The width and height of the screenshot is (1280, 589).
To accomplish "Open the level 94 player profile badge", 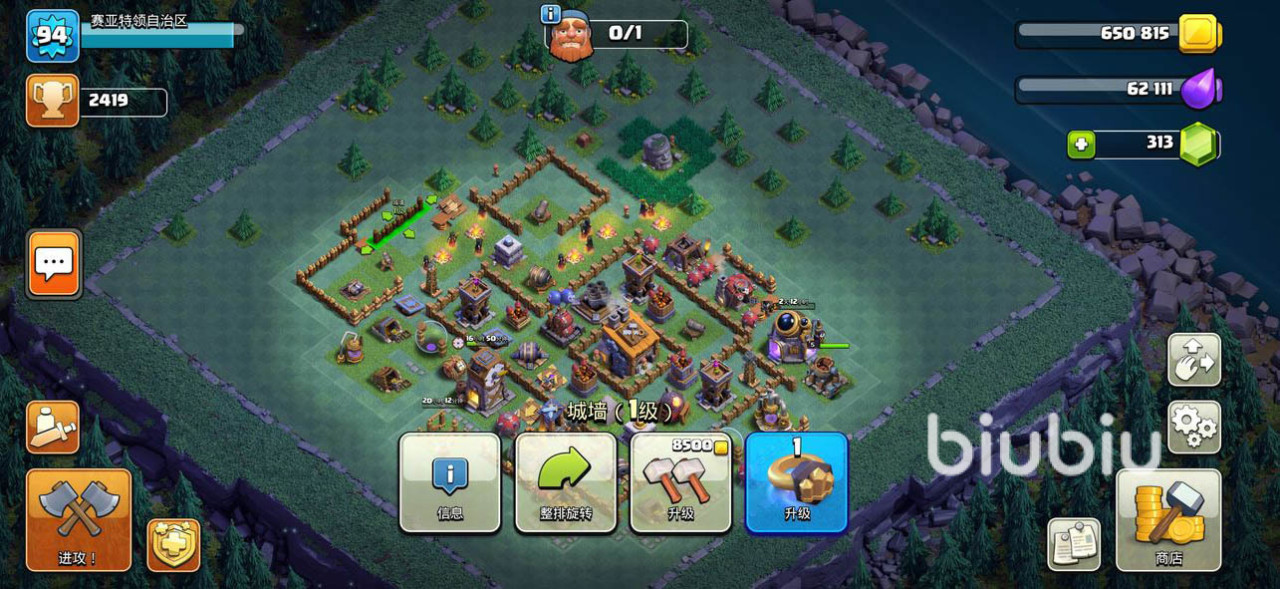I will click(x=52, y=36).
